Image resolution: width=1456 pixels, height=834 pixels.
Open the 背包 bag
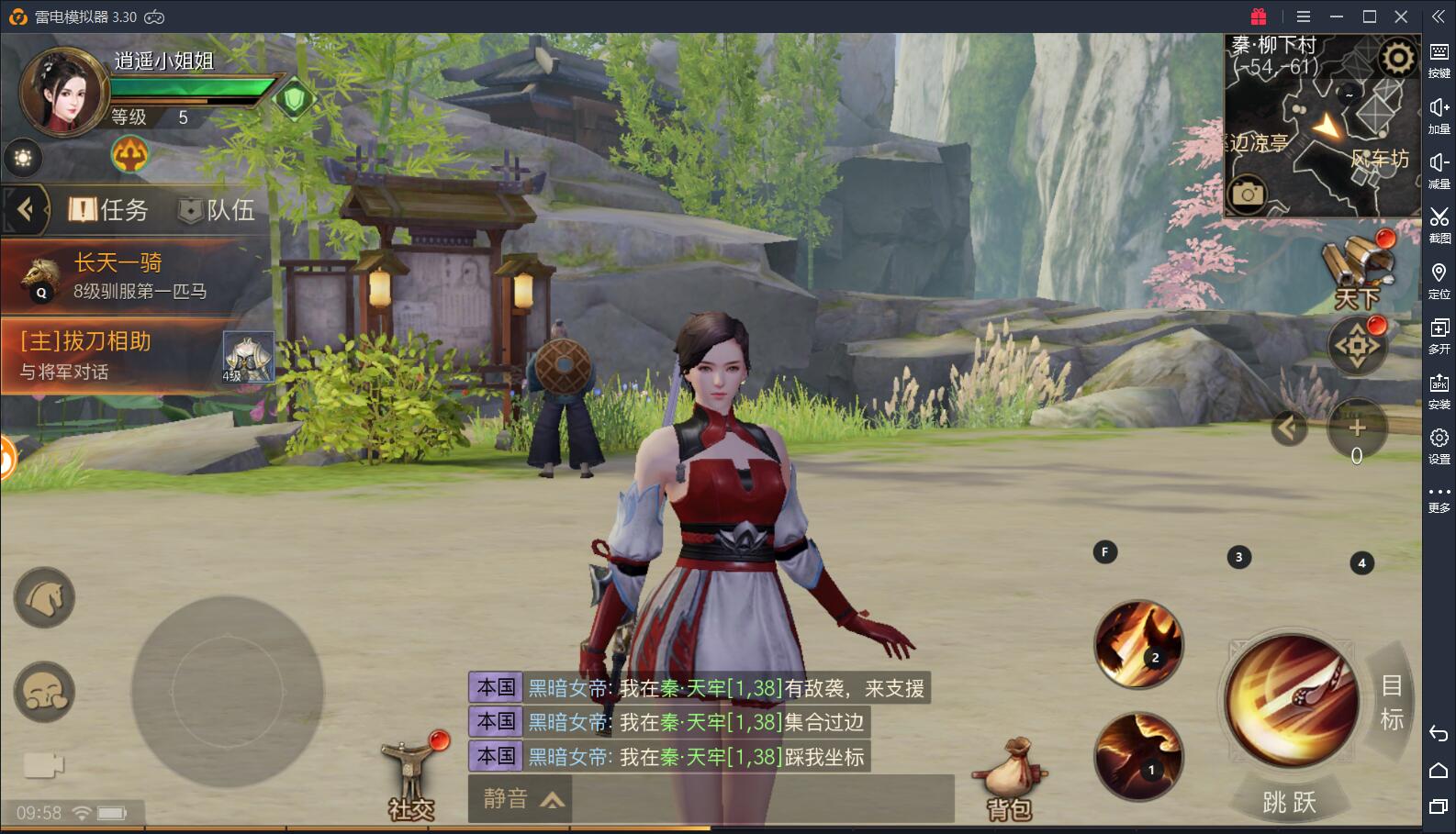point(1010,782)
